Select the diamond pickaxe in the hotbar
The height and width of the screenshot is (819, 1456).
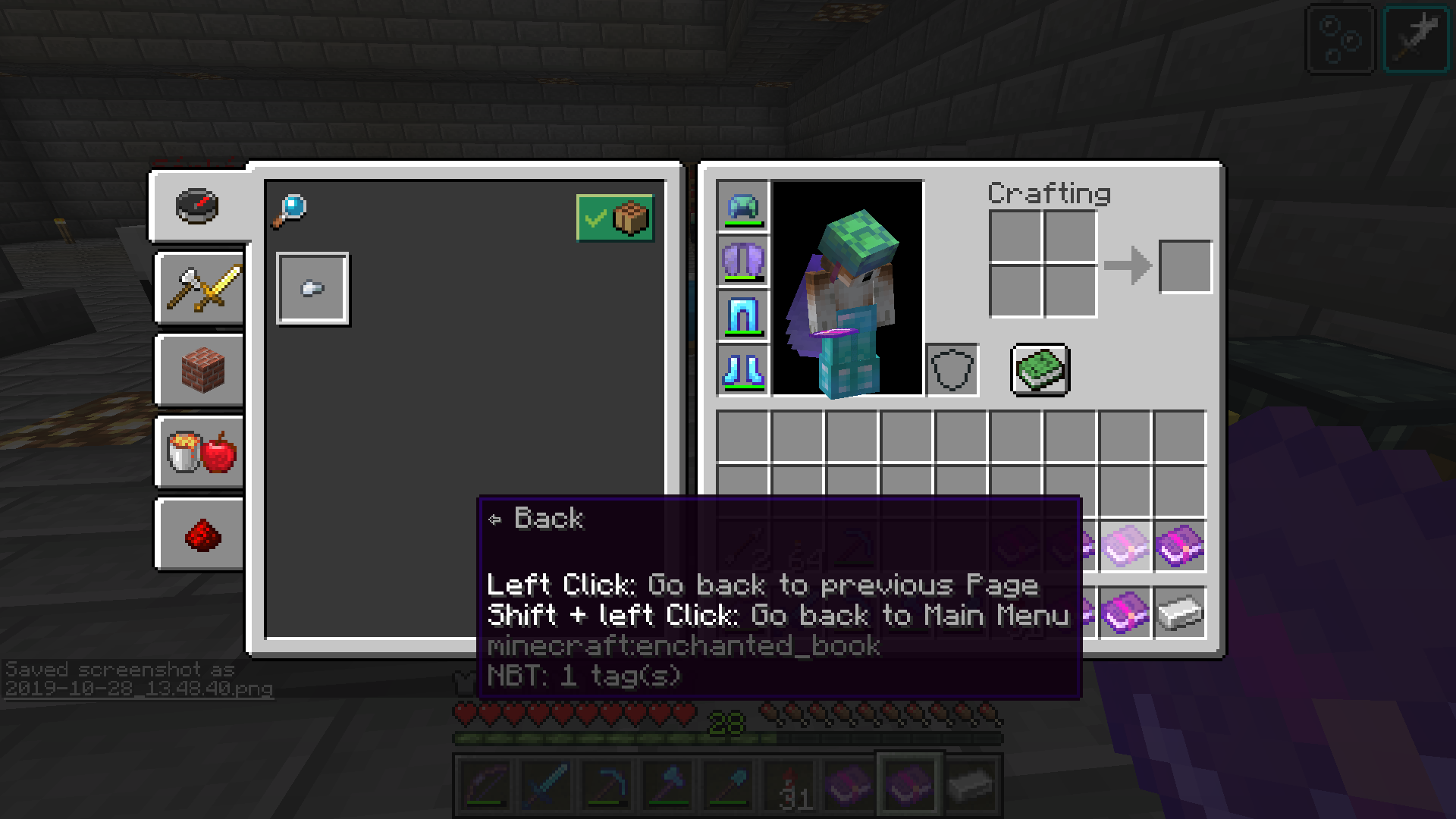point(606,785)
